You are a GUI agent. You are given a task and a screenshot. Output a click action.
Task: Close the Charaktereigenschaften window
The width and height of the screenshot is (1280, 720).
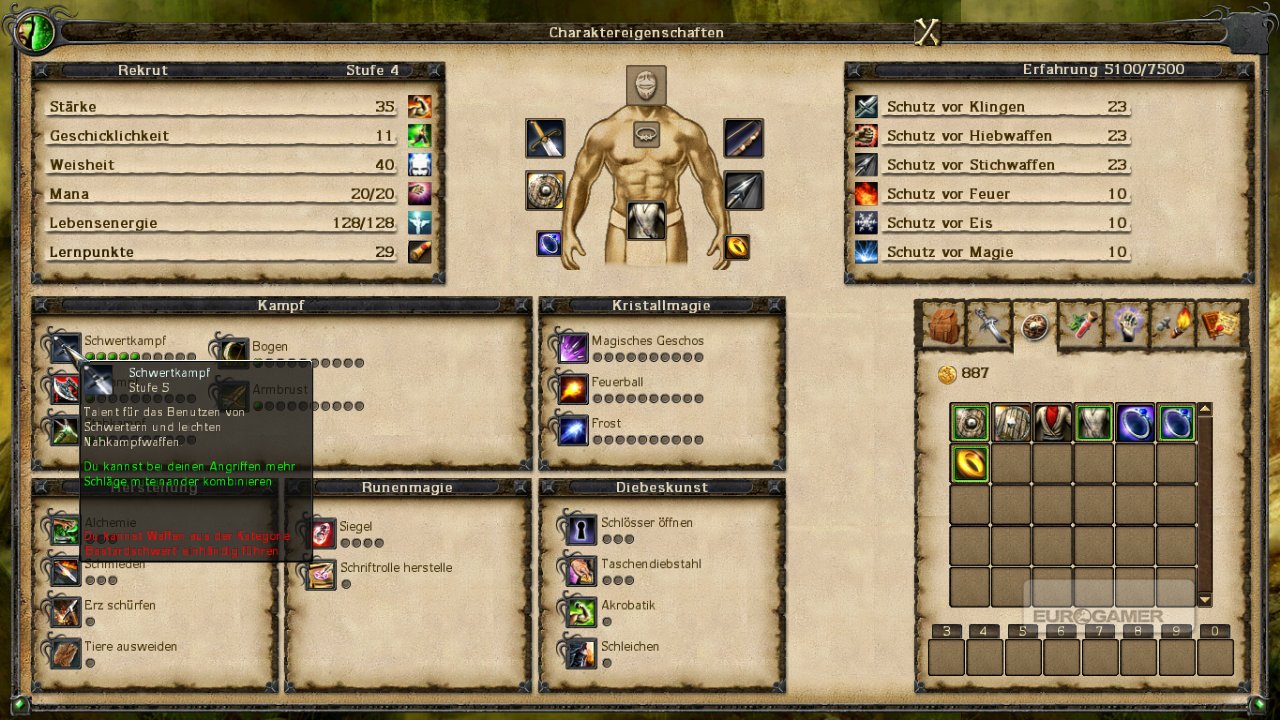928,33
